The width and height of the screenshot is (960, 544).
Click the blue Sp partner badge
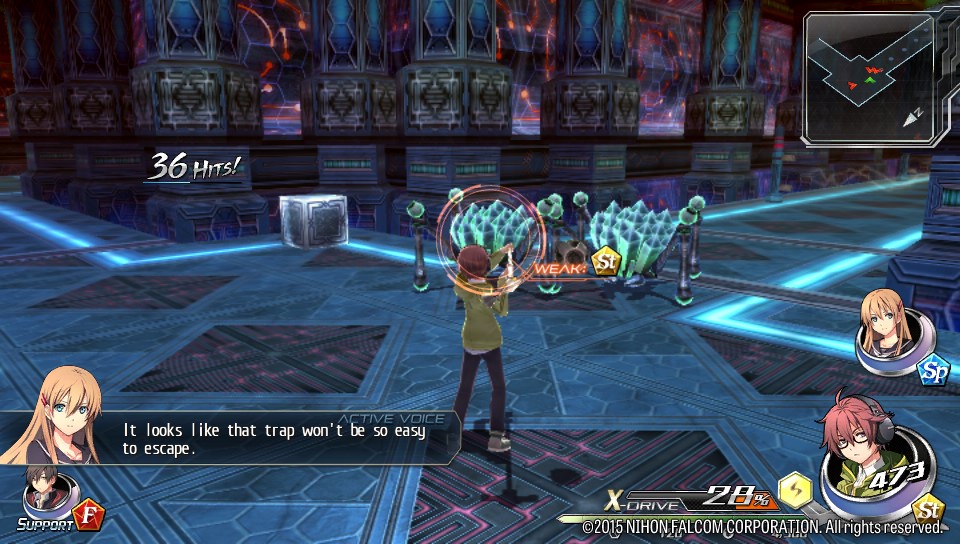[x=932, y=370]
